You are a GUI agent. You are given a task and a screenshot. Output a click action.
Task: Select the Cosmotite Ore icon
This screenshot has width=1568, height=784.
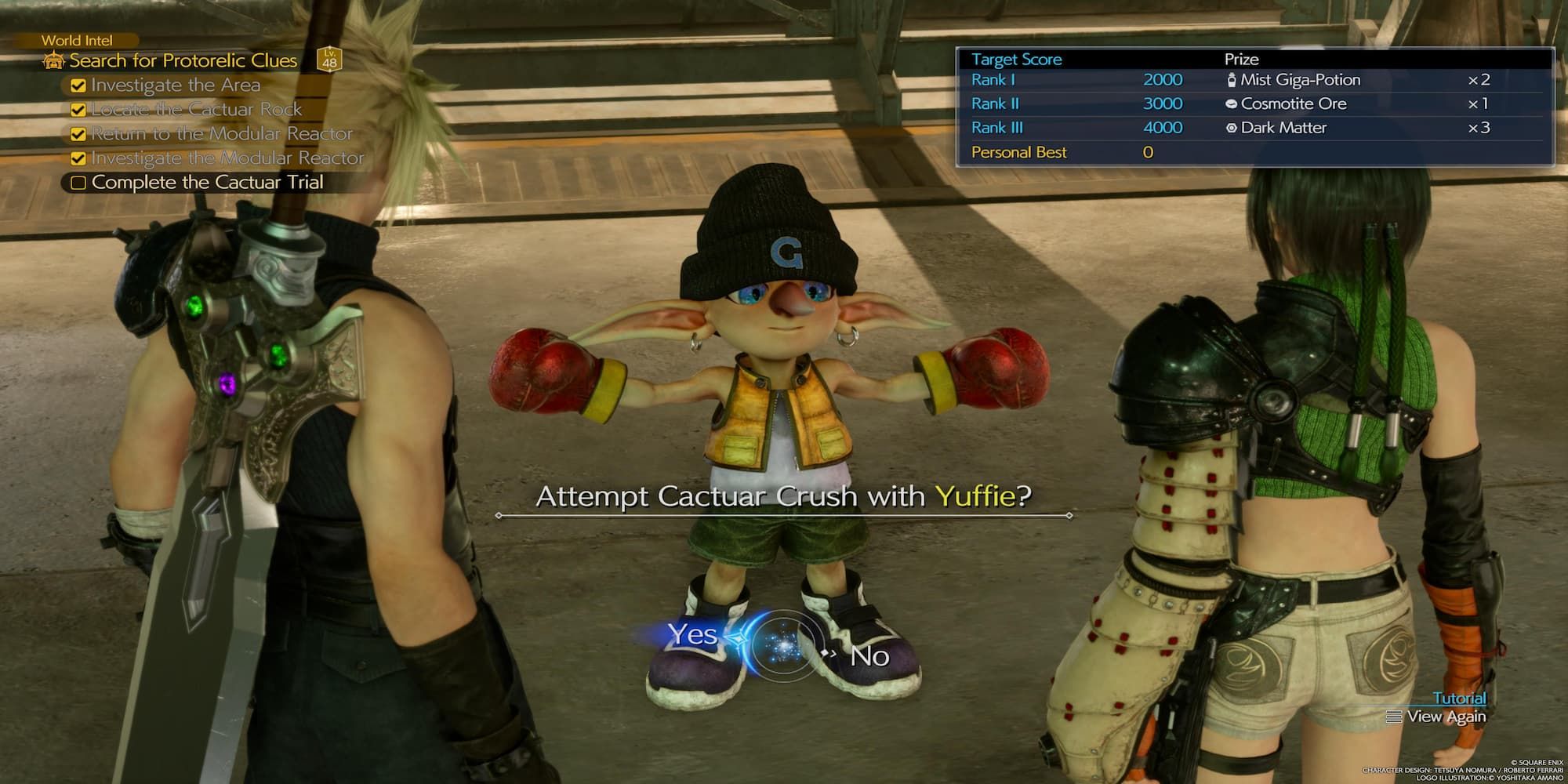coord(1231,103)
